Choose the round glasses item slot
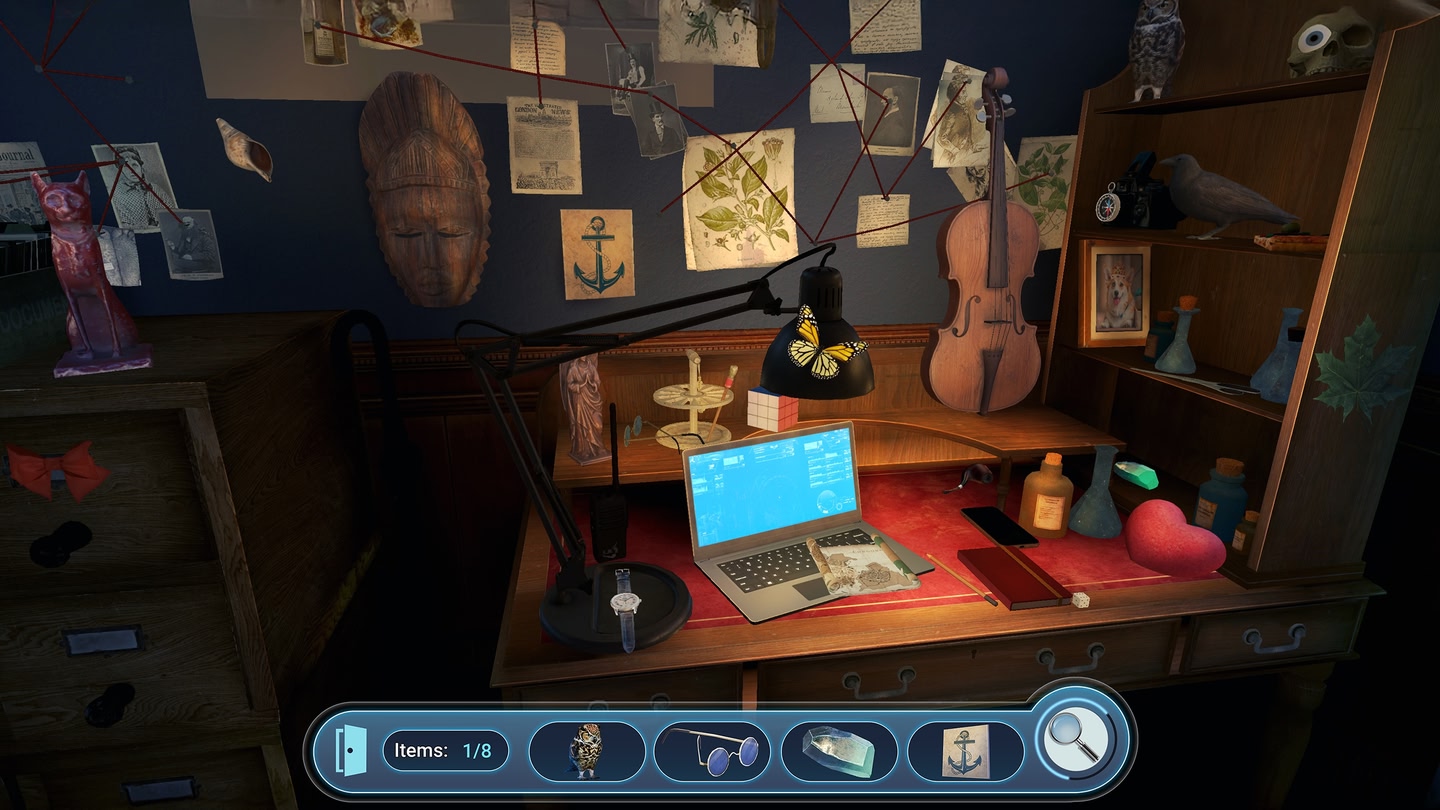This screenshot has height=810, width=1440. (712, 751)
